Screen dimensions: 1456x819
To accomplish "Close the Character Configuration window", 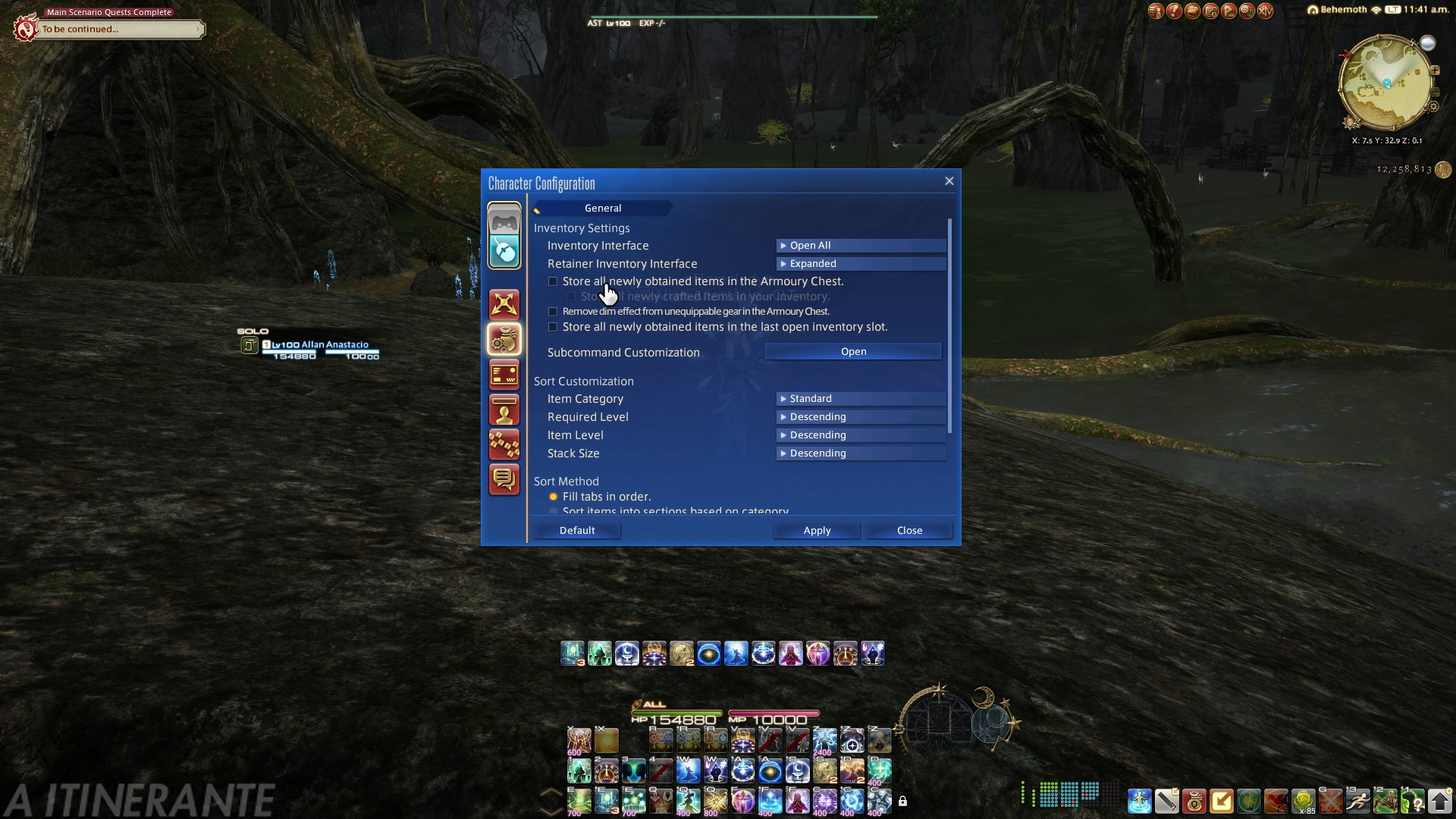I will click(949, 181).
